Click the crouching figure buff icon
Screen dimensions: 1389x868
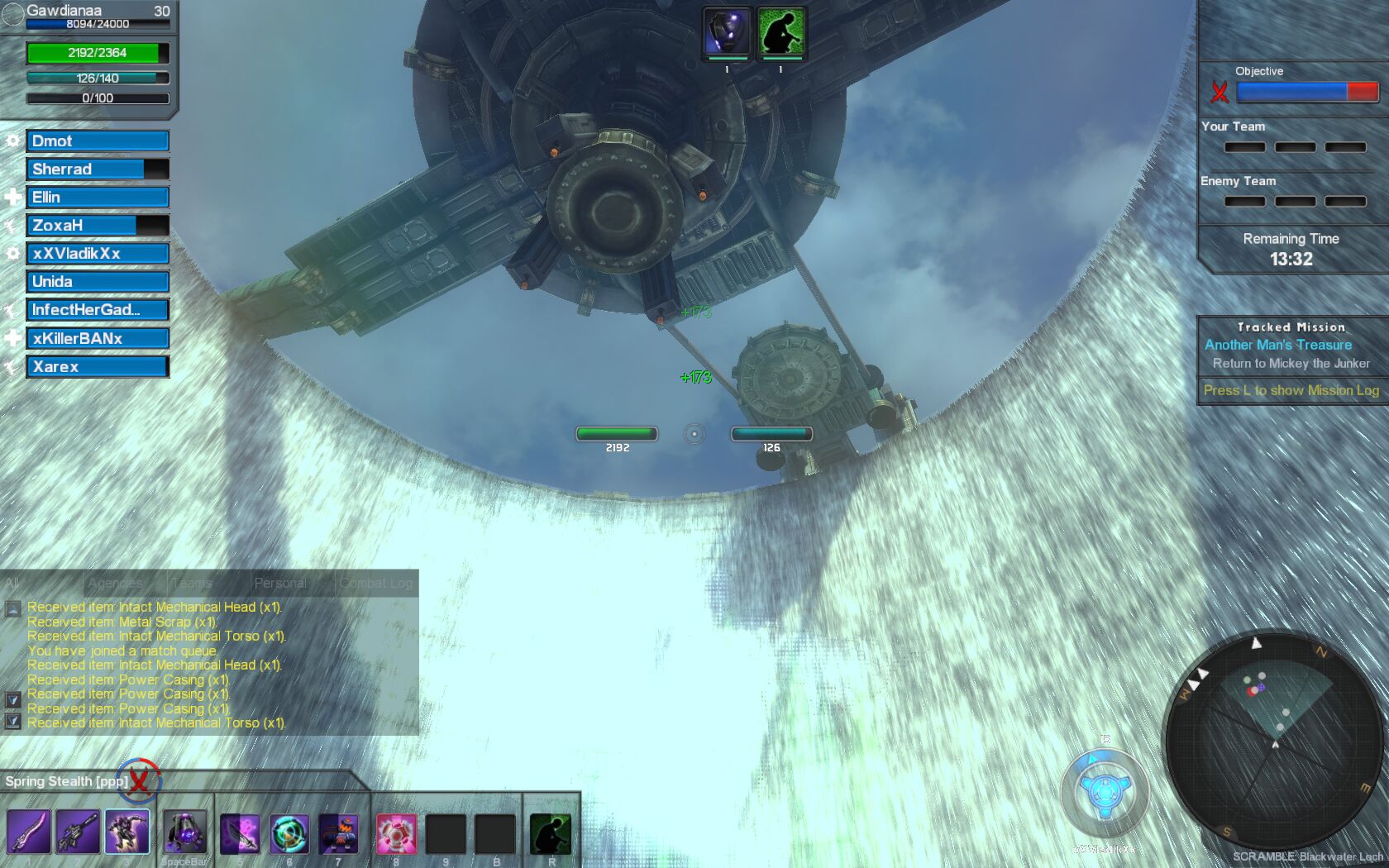(x=781, y=32)
